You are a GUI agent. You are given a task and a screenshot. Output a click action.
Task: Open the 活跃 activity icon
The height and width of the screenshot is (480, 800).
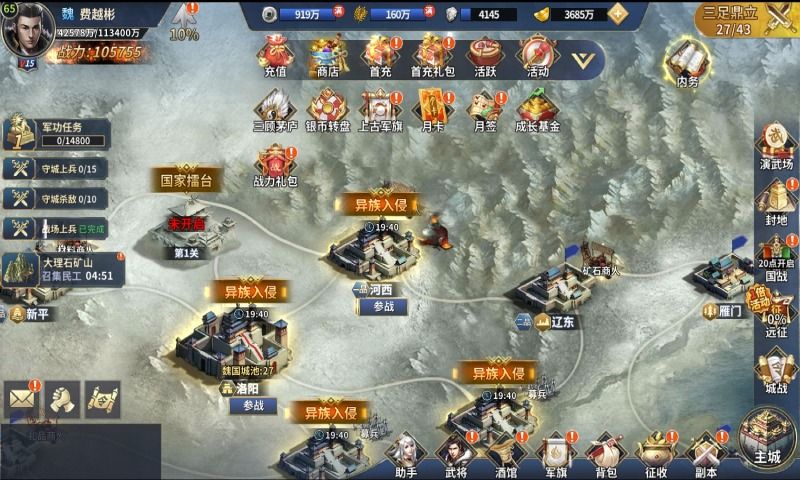point(485,55)
